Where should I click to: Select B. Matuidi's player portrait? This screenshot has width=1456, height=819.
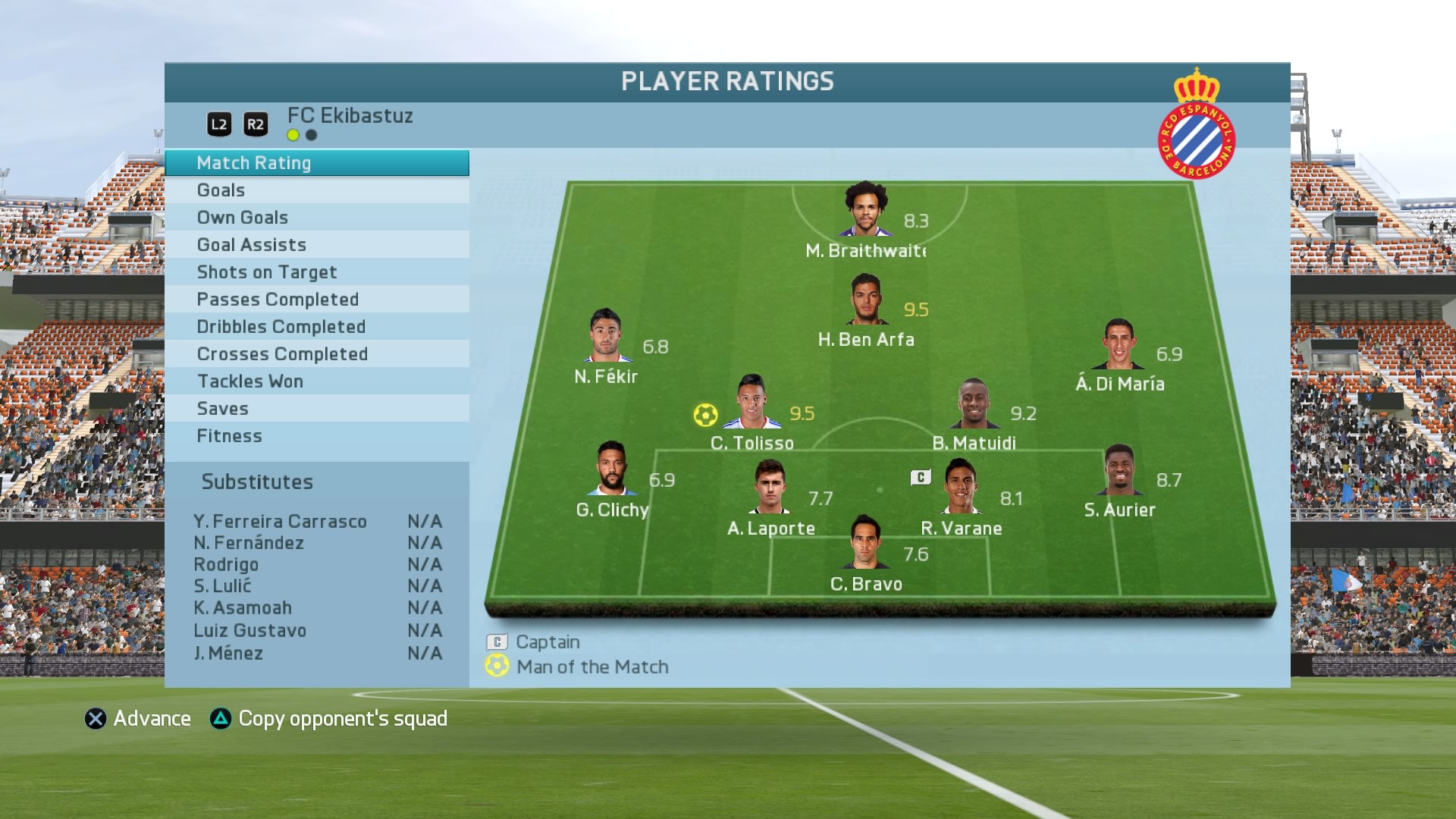click(x=974, y=403)
